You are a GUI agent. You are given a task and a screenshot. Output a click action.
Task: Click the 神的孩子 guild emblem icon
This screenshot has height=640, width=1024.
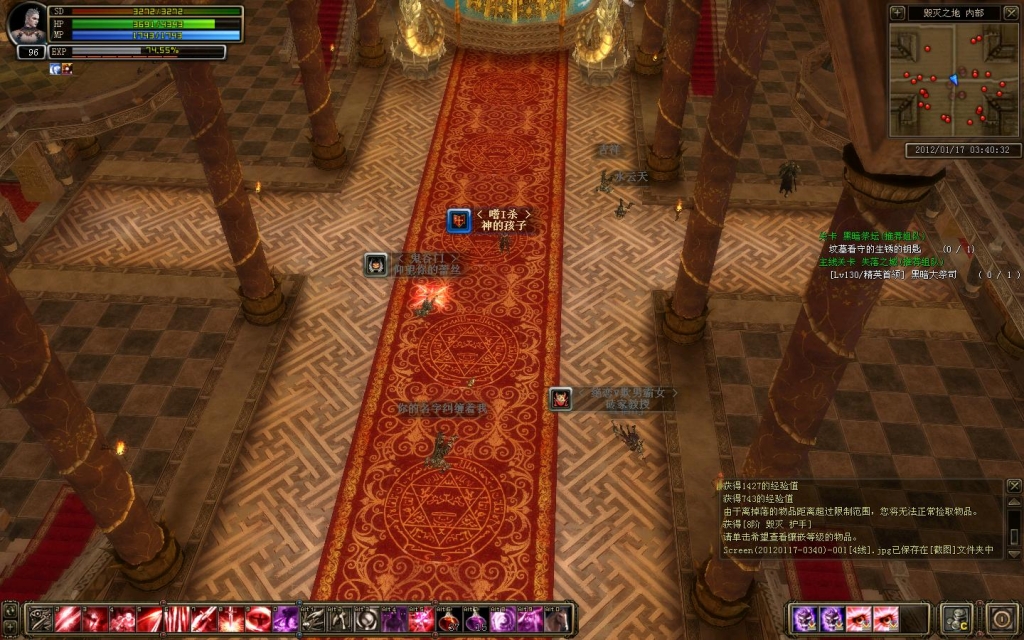coord(459,220)
